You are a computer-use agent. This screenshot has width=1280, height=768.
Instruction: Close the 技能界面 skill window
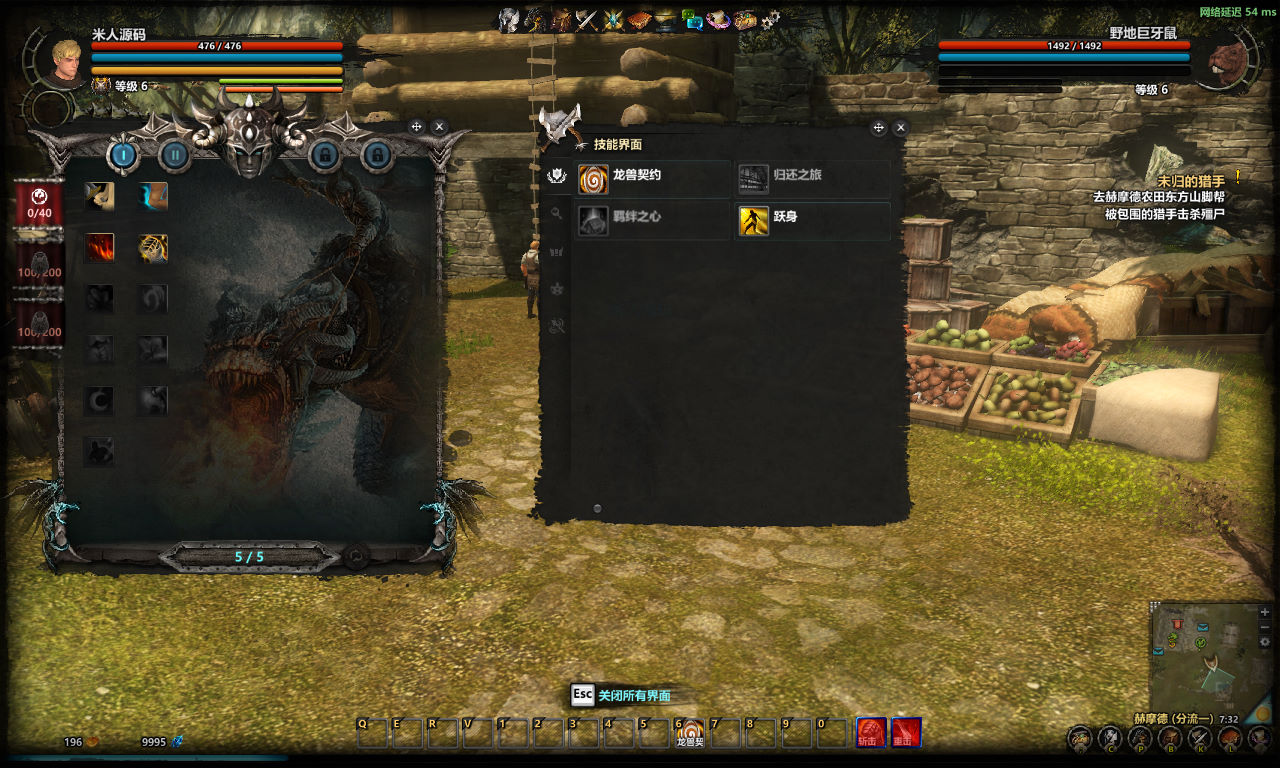pyautogui.click(x=900, y=128)
